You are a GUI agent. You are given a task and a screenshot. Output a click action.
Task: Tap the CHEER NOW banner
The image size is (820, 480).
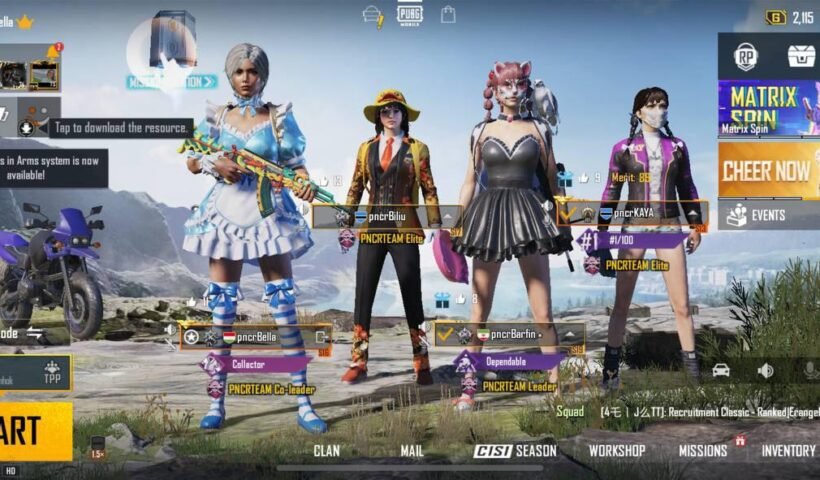click(x=768, y=169)
